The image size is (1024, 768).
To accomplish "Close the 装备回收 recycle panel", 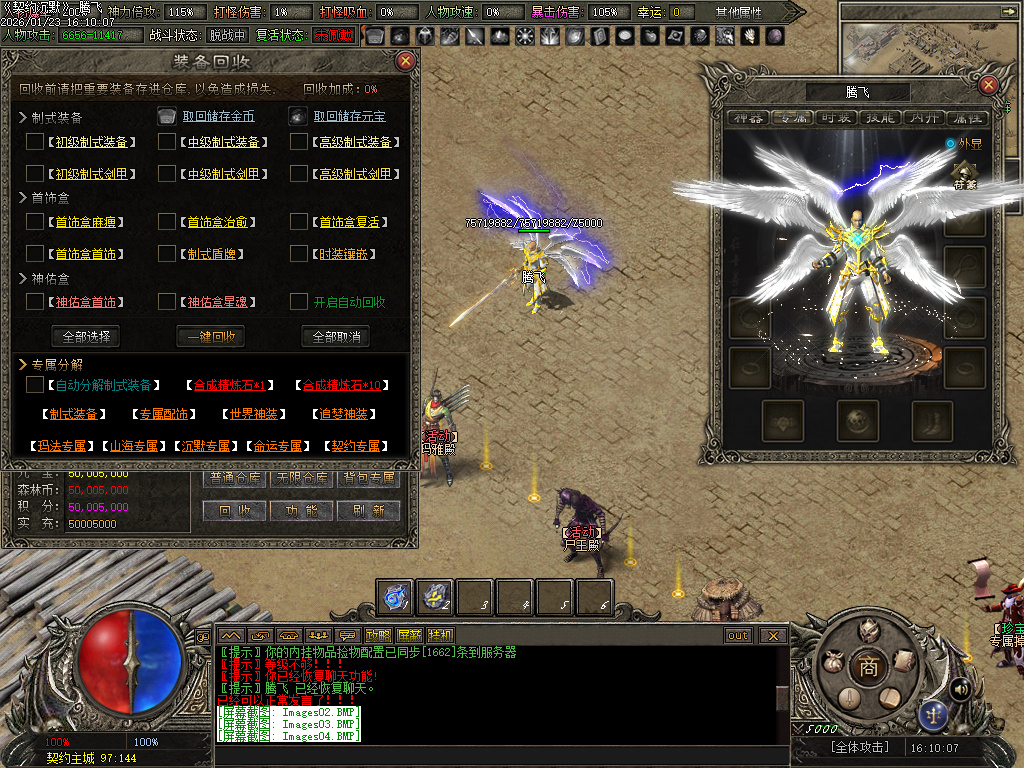I will (x=405, y=61).
